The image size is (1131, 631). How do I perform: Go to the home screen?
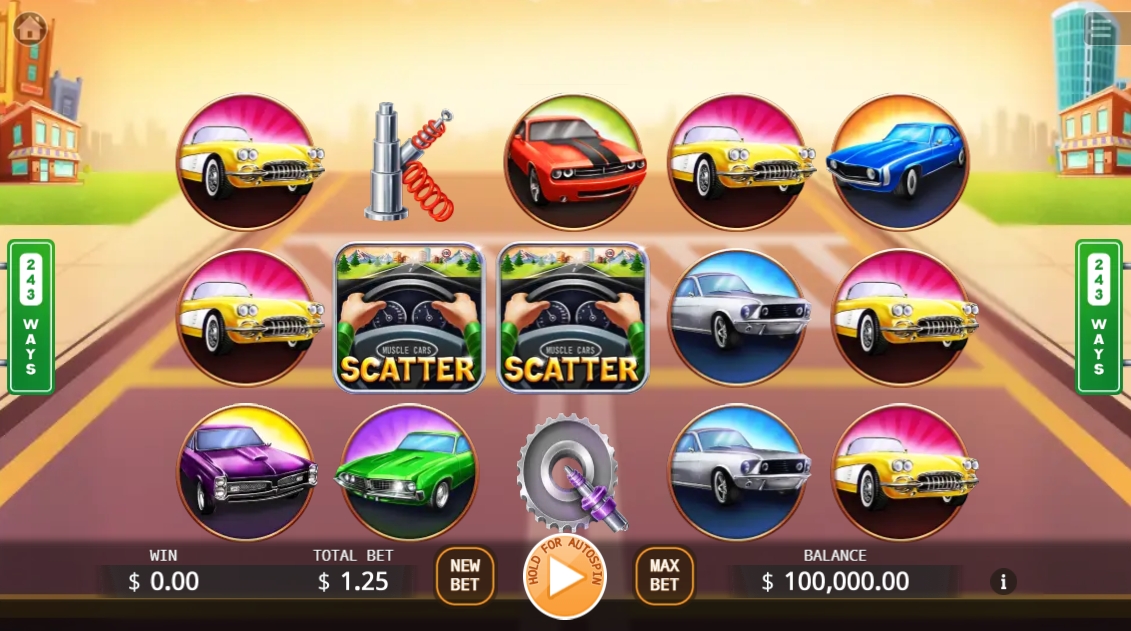[31, 29]
